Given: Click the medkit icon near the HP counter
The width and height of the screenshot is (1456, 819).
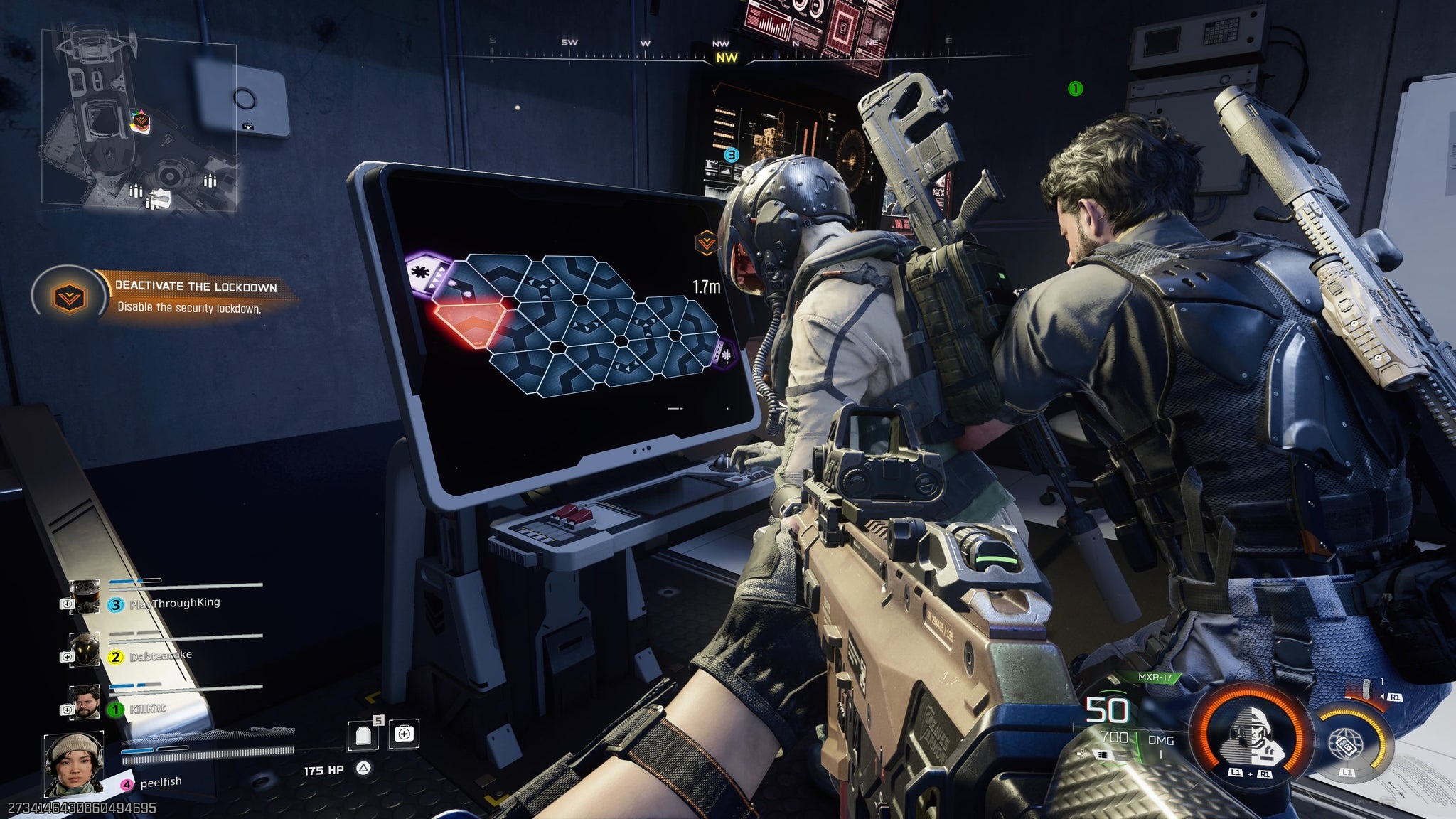Looking at the screenshot, I should [x=404, y=734].
